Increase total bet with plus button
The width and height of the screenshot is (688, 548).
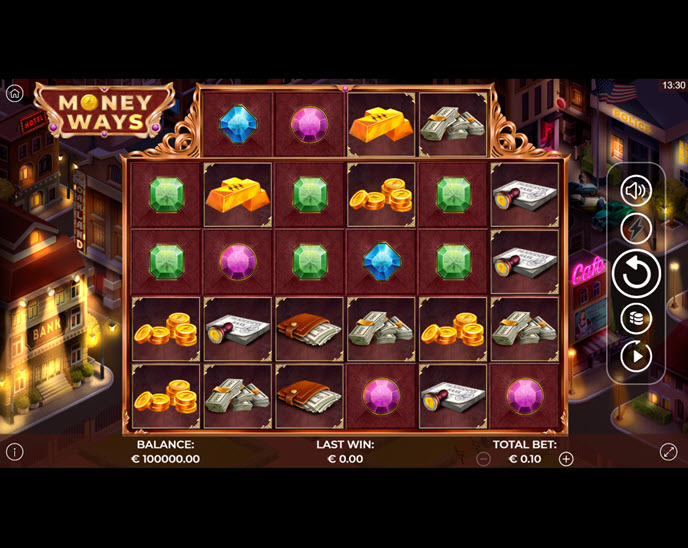pos(566,459)
